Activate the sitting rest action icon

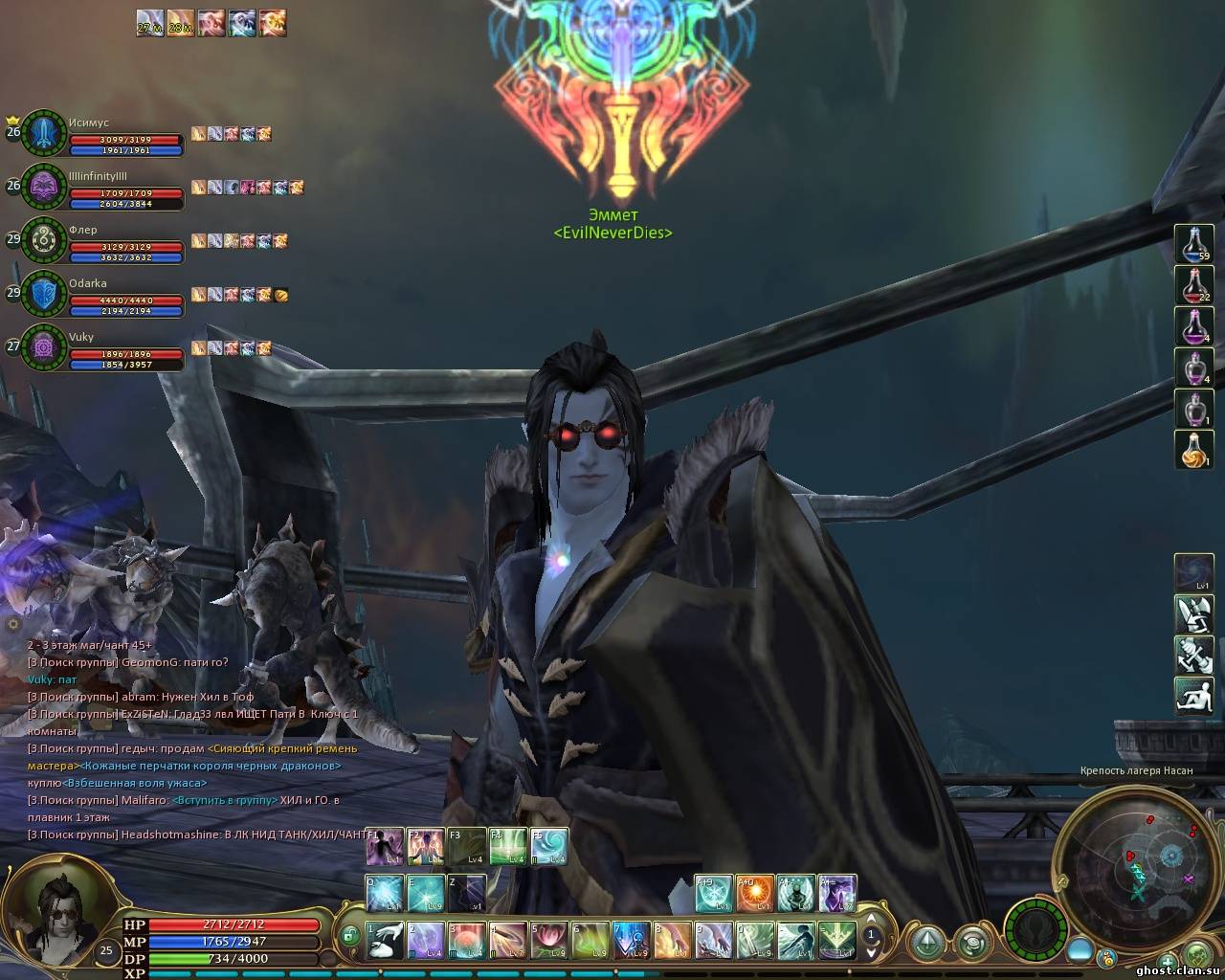tap(1193, 695)
